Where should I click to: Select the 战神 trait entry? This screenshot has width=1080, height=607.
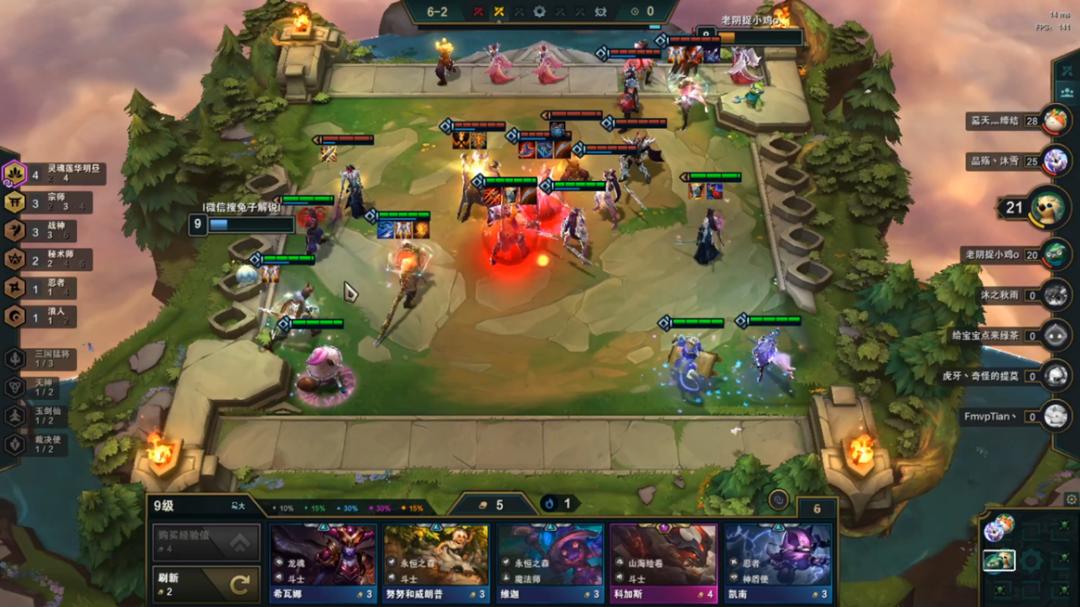56,231
